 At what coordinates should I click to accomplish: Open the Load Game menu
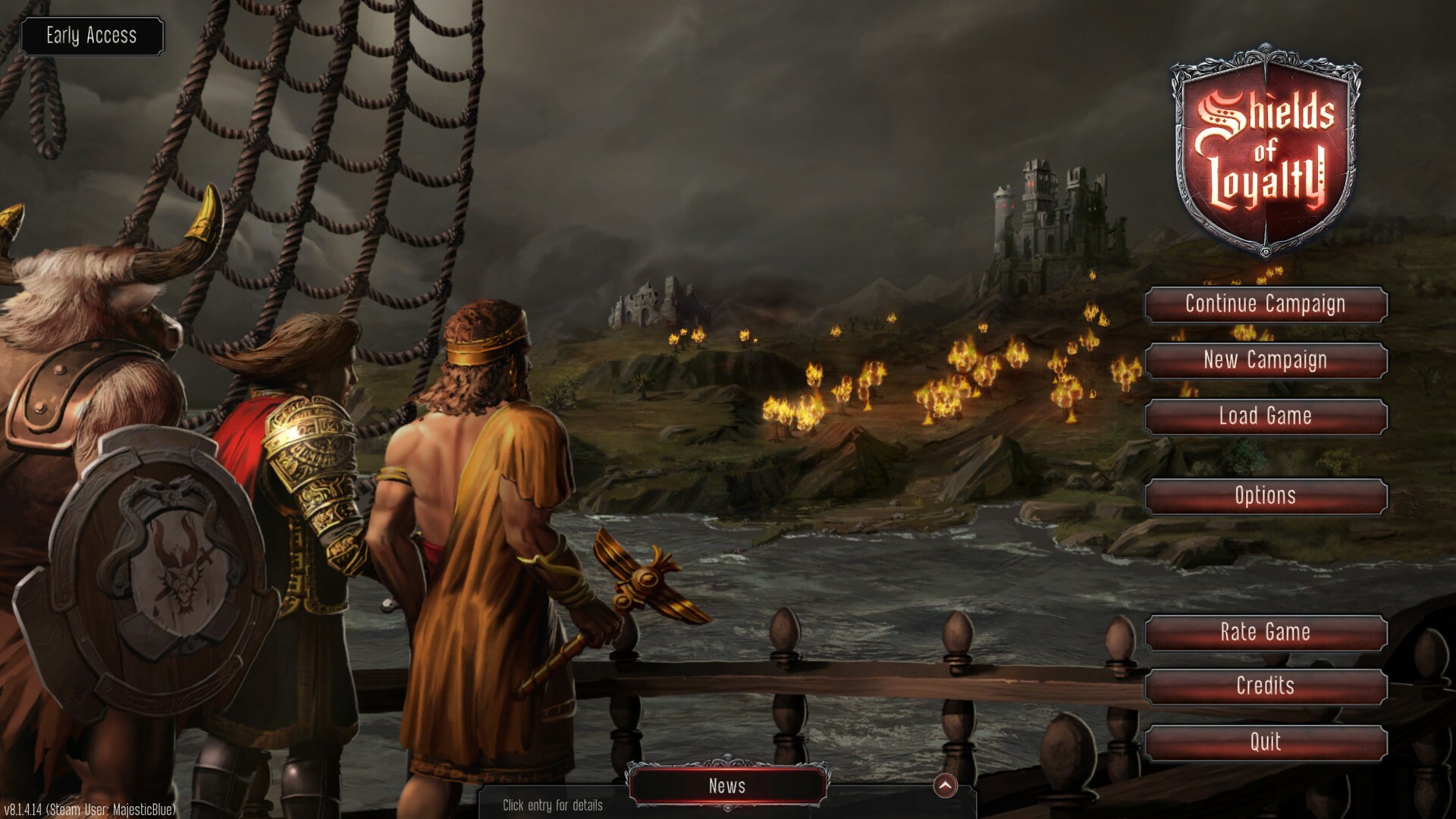click(x=1265, y=416)
